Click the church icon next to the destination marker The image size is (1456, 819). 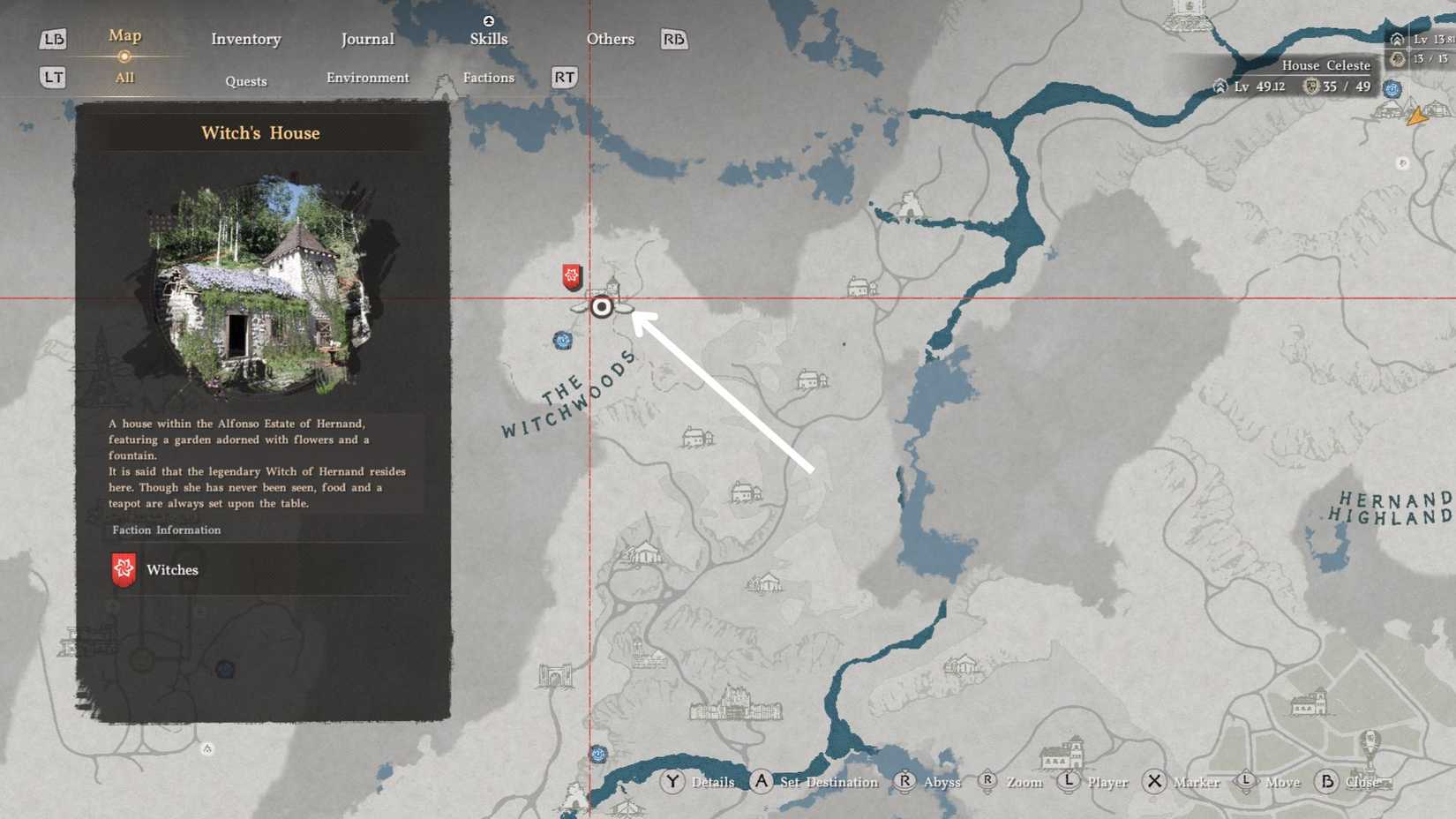point(611,287)
